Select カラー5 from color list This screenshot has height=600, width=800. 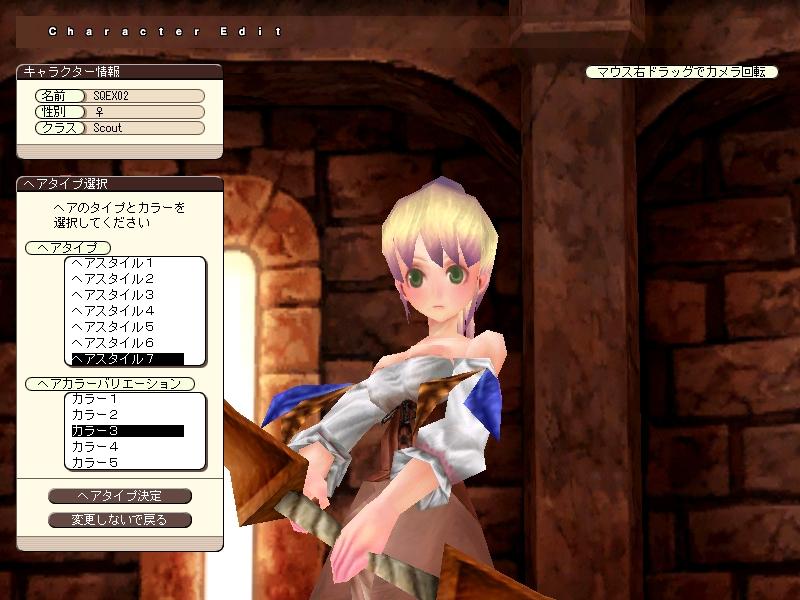(x=95, y=463)
